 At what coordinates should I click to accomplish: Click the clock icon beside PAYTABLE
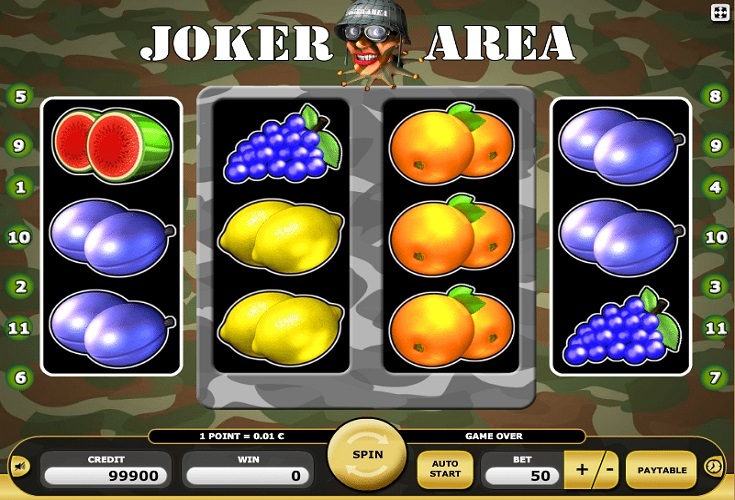713,466
